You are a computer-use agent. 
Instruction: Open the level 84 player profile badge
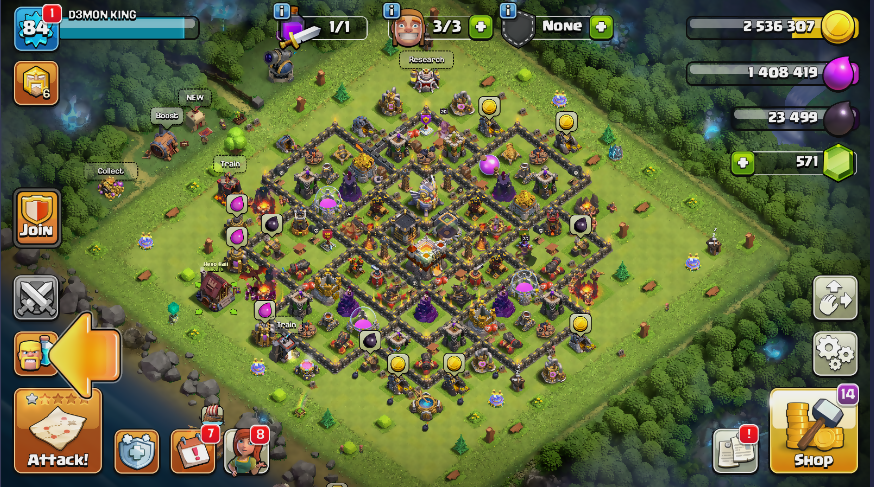coord(36,28)
